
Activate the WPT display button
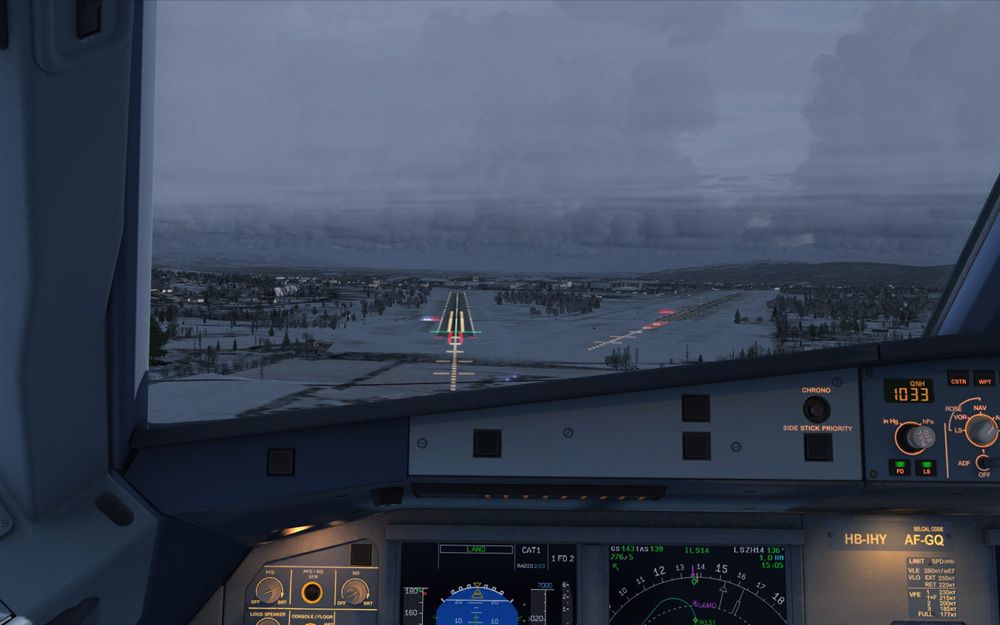[985, 379]
